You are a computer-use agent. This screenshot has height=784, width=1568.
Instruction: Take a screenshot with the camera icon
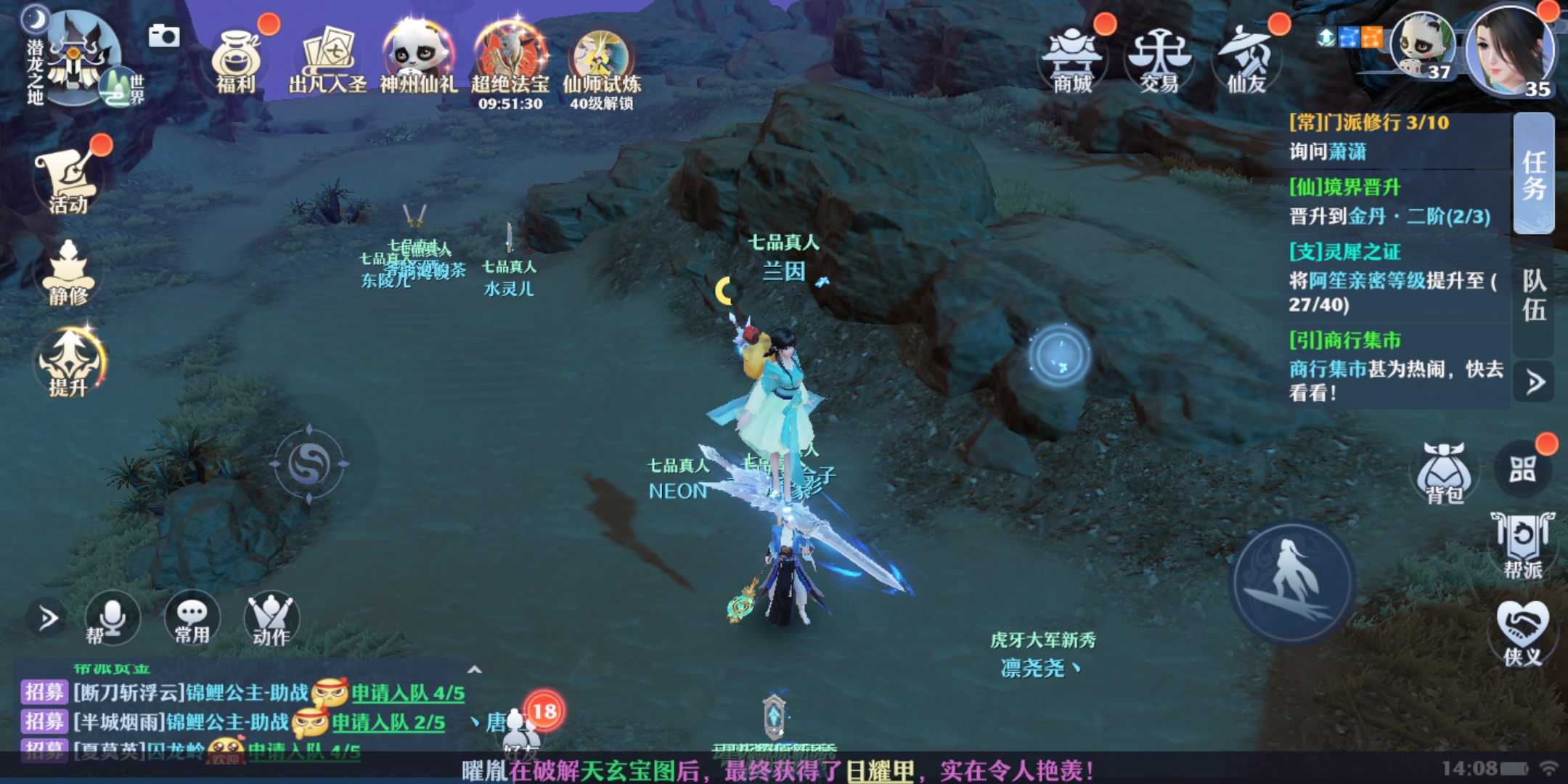(164, 36)
